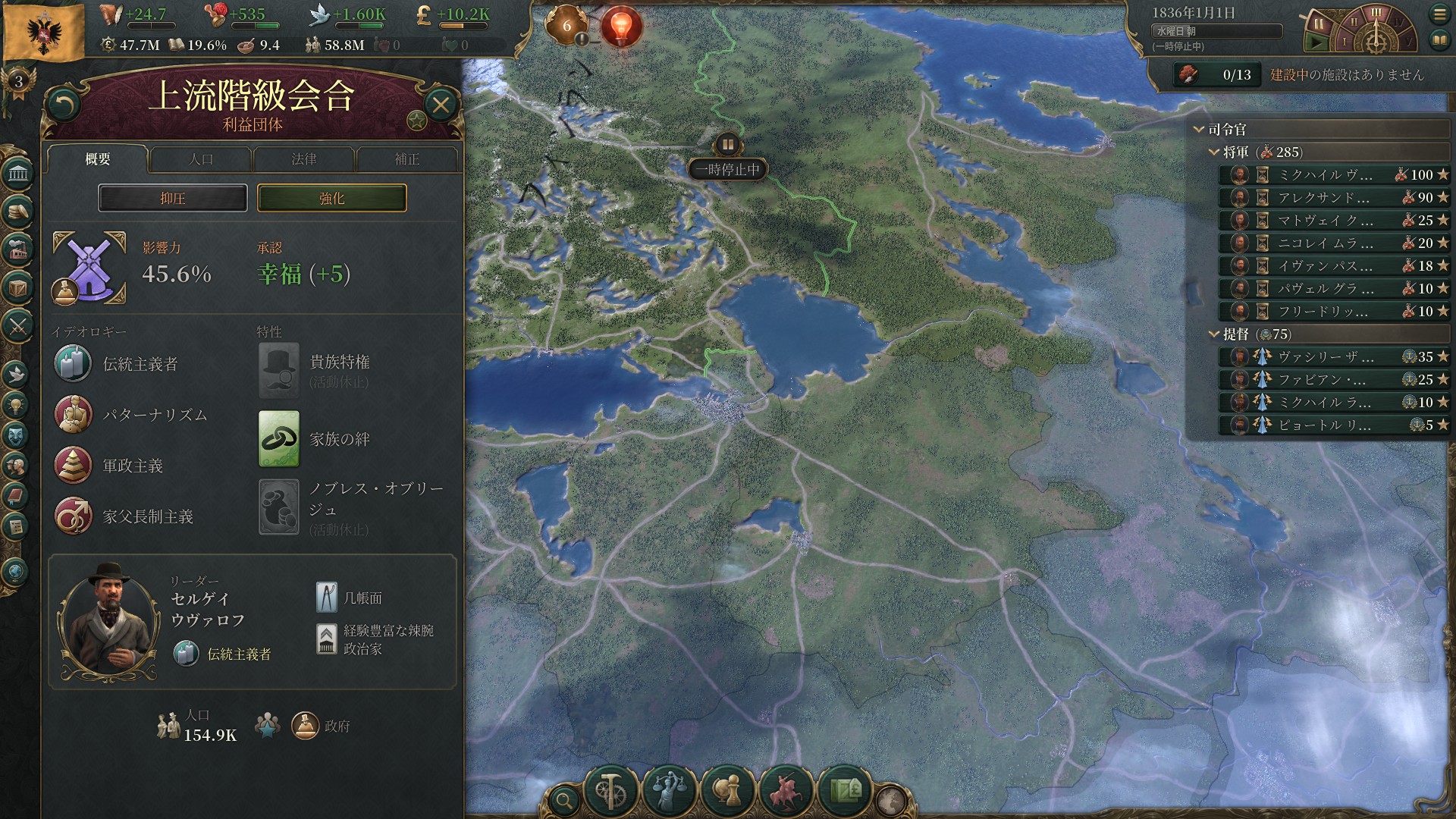1456x819 pixels.
Task: Open the 法律 tab
Action: coord(304,159)
